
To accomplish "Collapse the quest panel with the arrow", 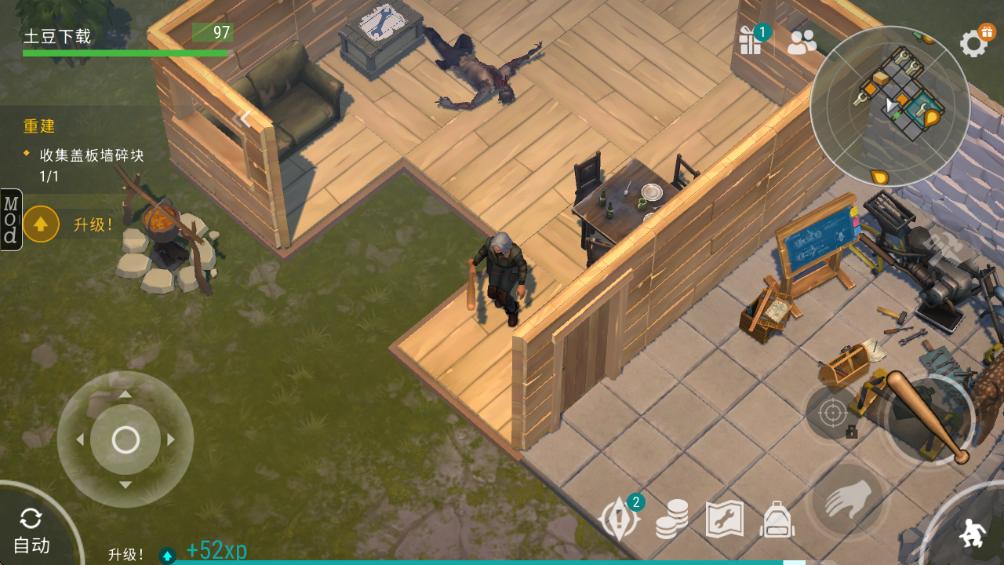I will (x=243, y=119).
